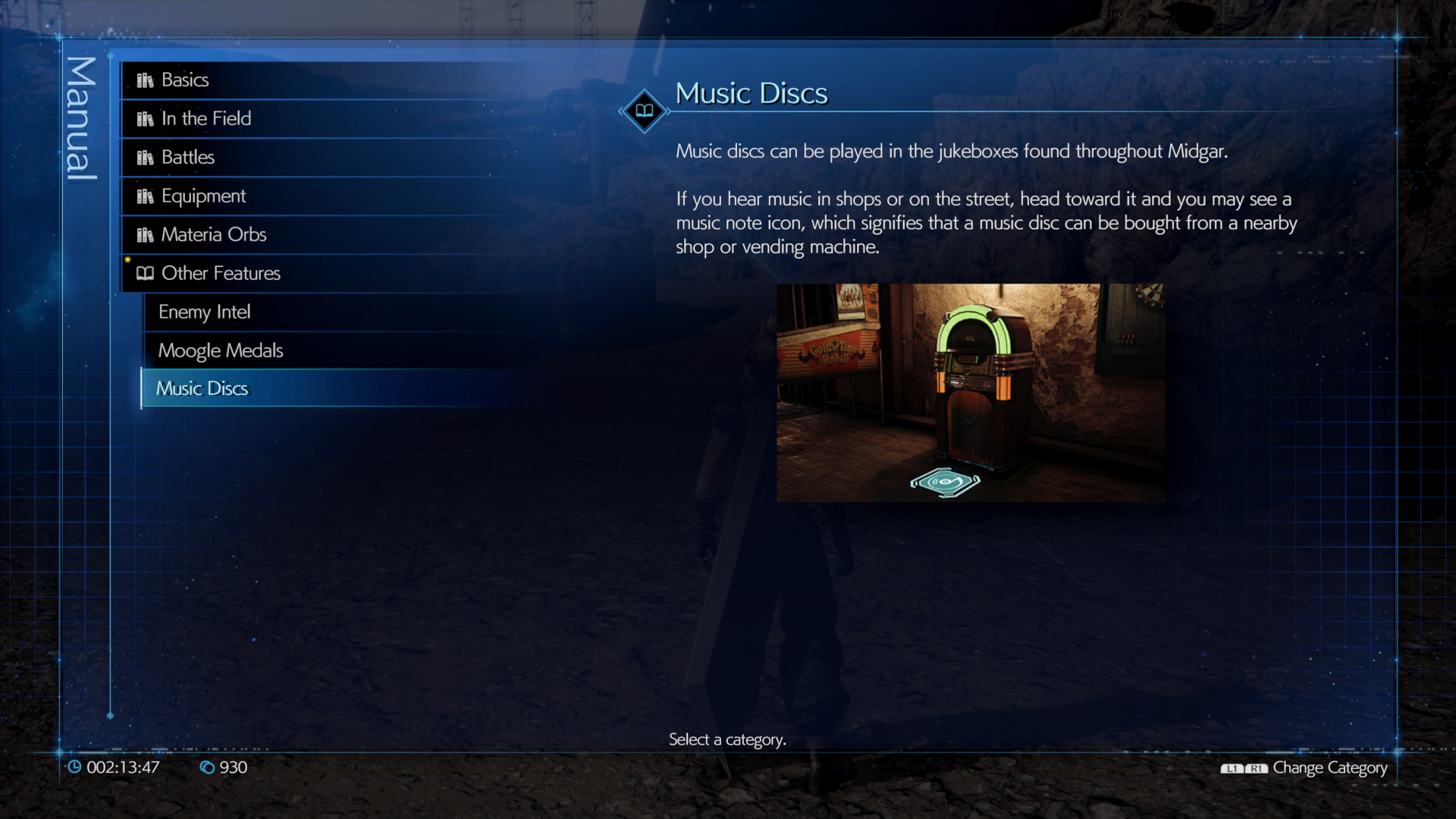Click the R1 button prompt at bottom right
This screenshot has width=1456, height=819.
click(x=1255, y=767)
